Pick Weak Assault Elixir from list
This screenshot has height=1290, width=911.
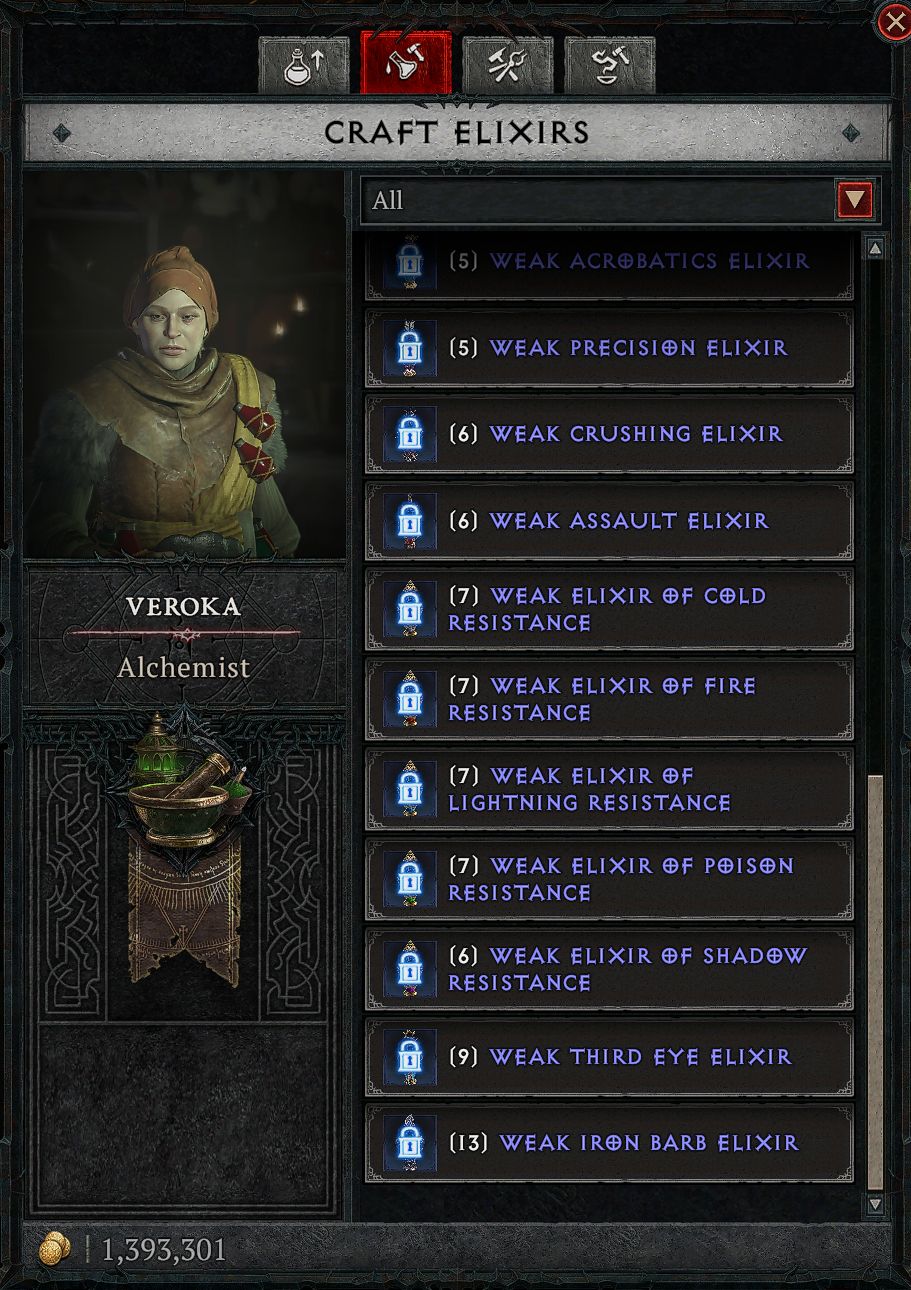click(609, 521)
